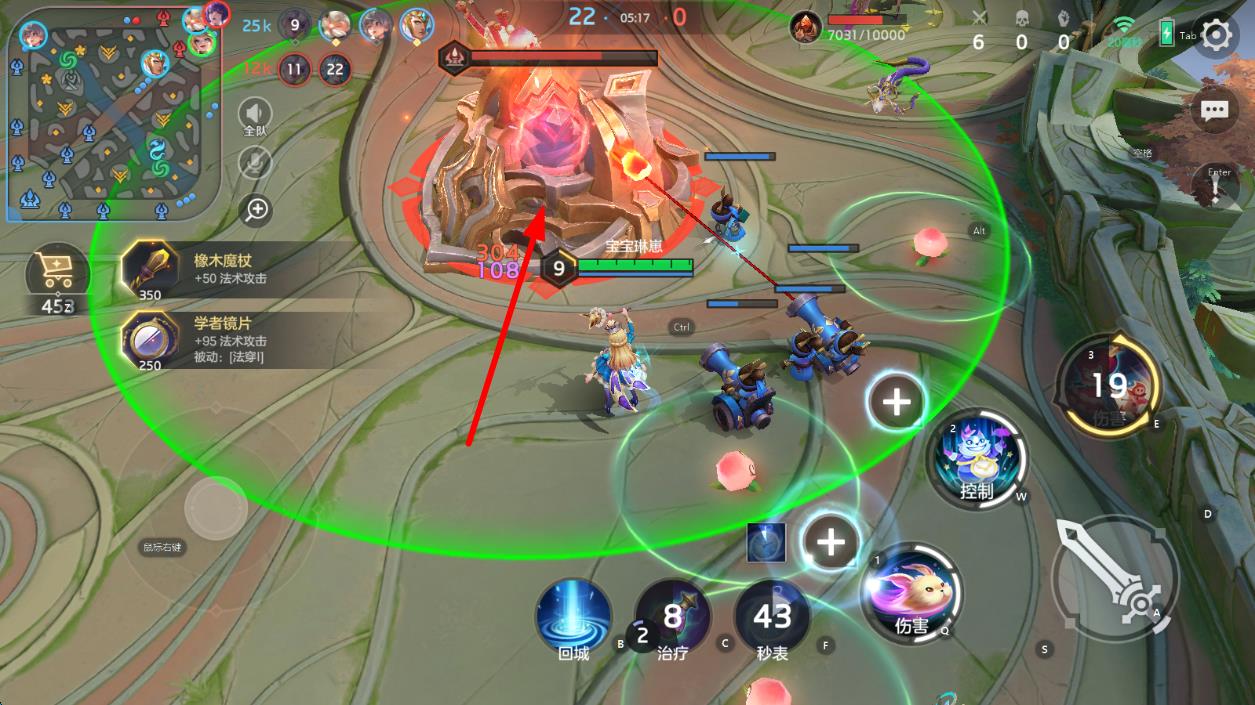Toggle the microphone button
The image size is (1255, 705).
pos(256,163)
